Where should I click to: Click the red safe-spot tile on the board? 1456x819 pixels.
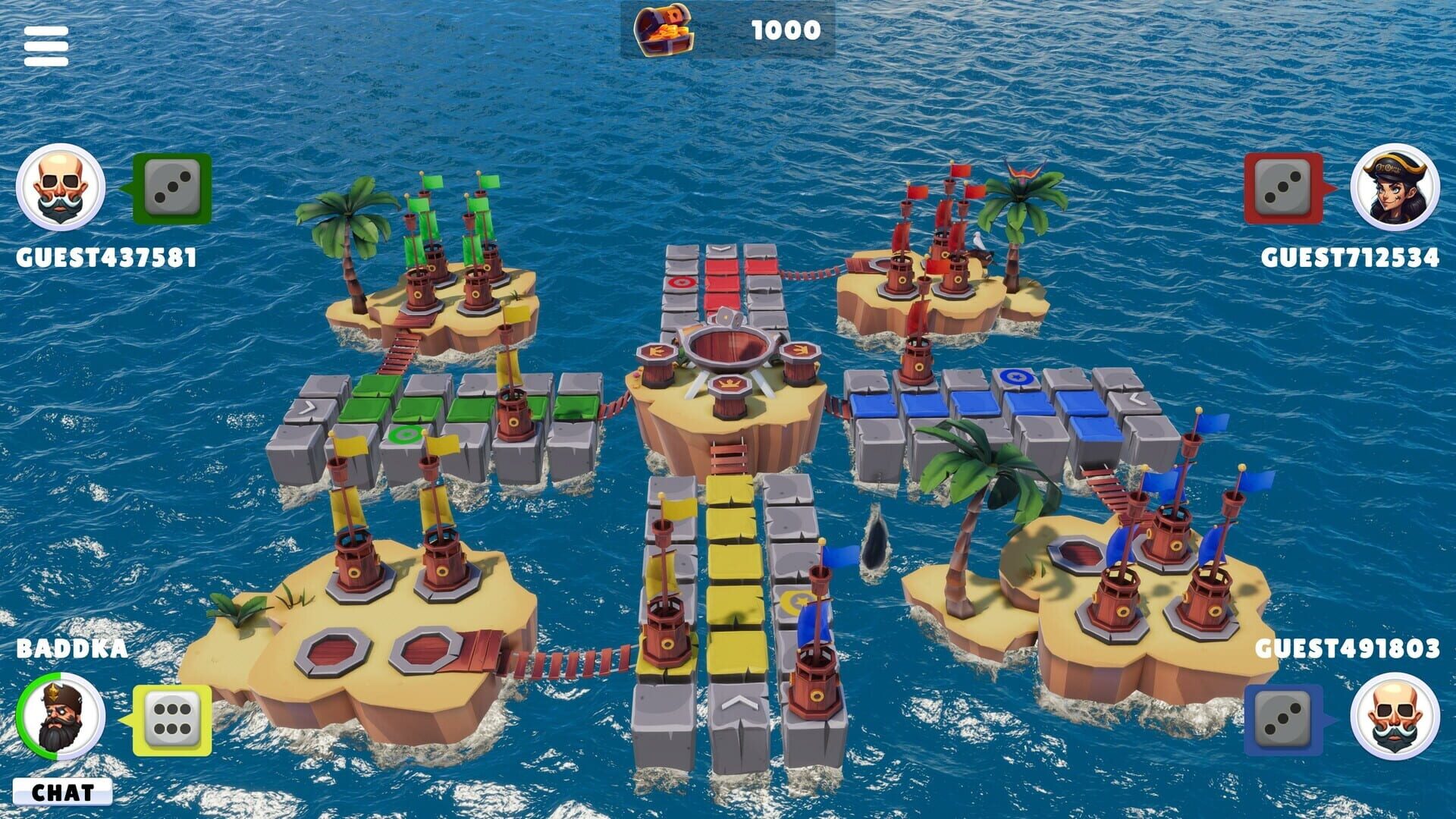click(x=681, y=281)
